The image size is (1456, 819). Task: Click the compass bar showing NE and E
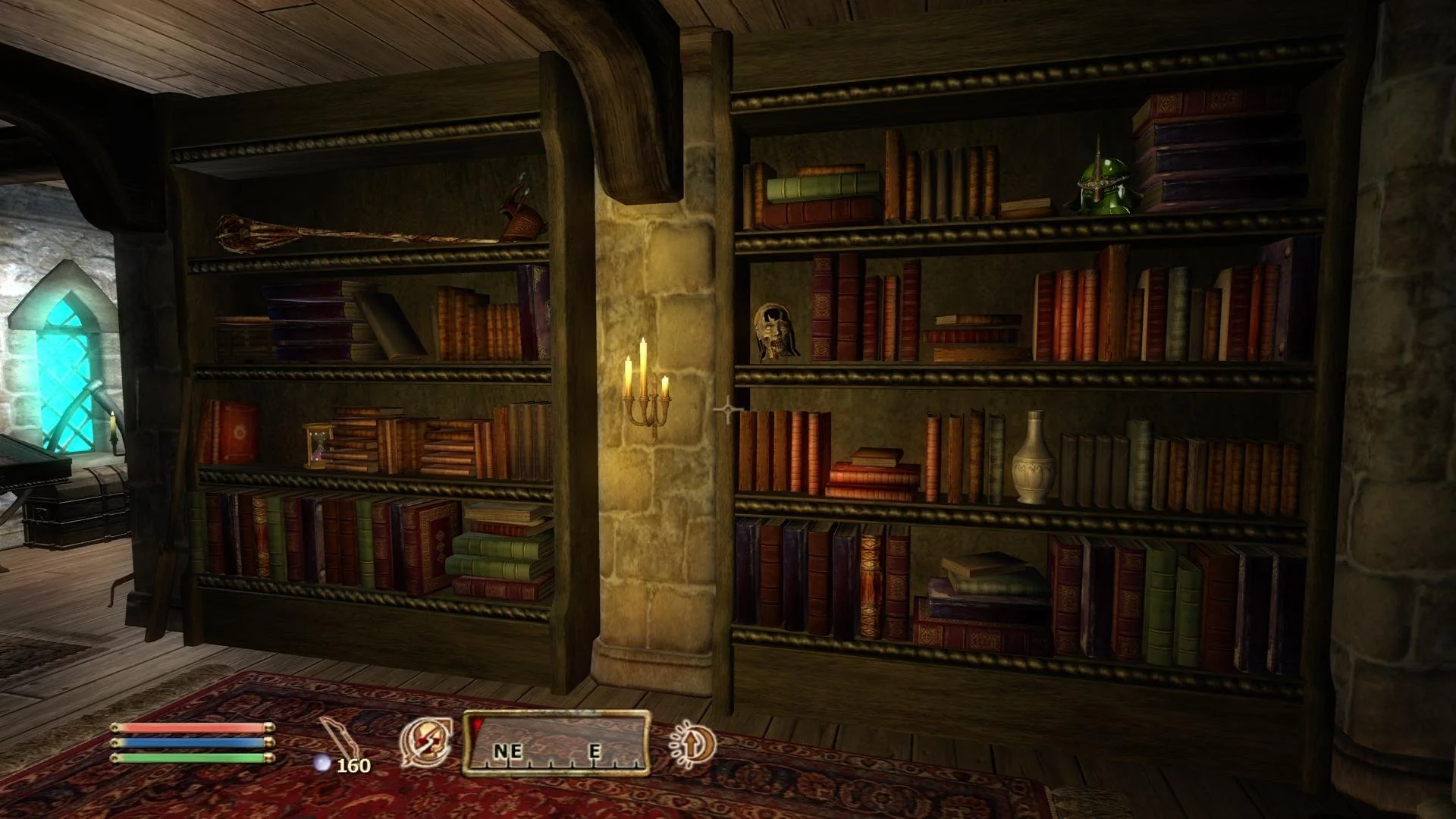point(556,743)
